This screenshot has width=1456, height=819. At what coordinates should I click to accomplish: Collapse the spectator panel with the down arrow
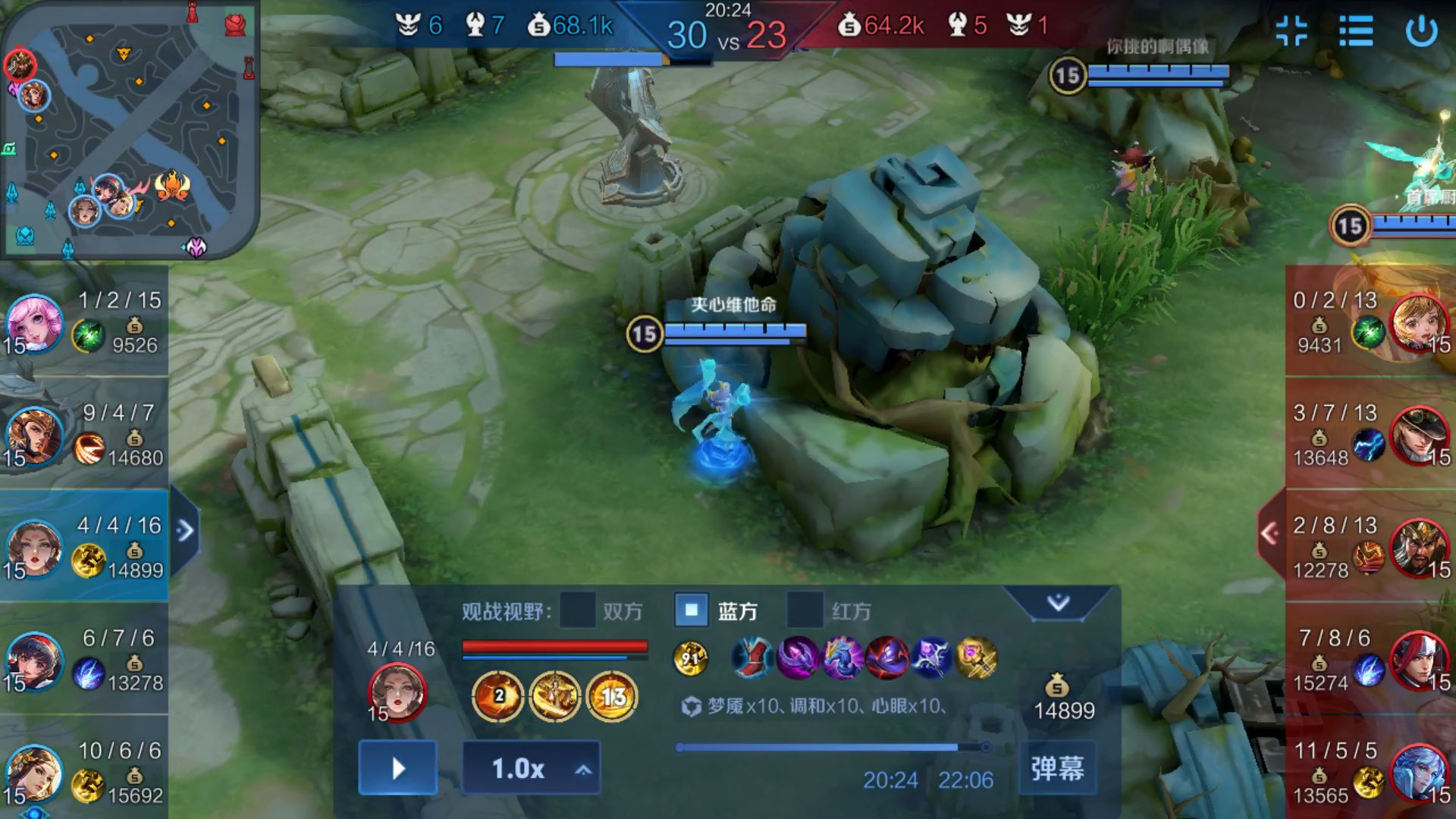[1058, 603]
